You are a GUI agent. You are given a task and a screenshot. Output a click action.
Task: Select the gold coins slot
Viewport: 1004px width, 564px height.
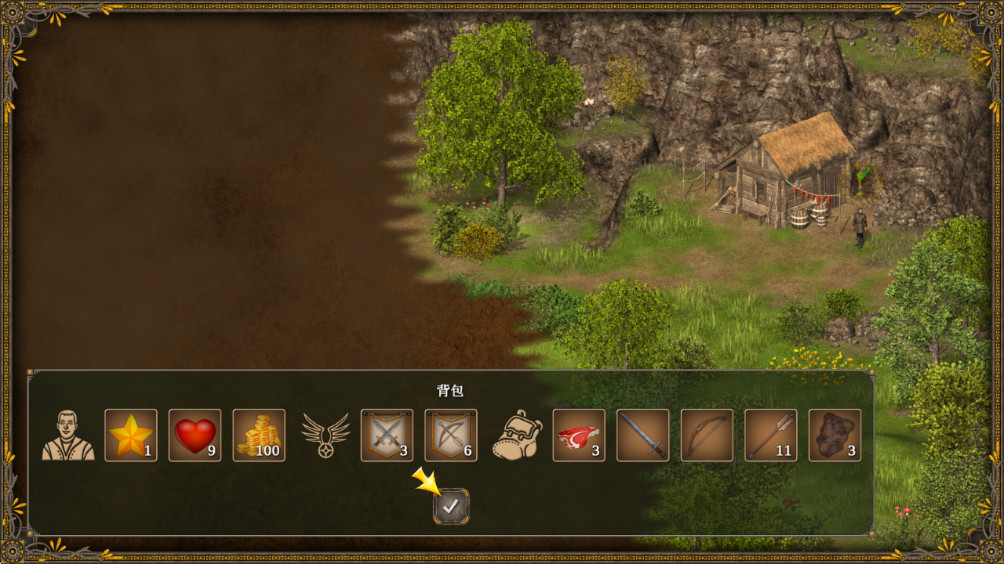tap(259, 435)
